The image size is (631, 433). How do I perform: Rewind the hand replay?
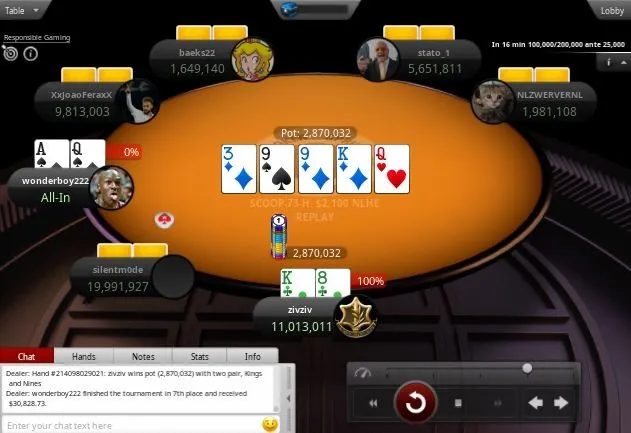coord(373,404)
